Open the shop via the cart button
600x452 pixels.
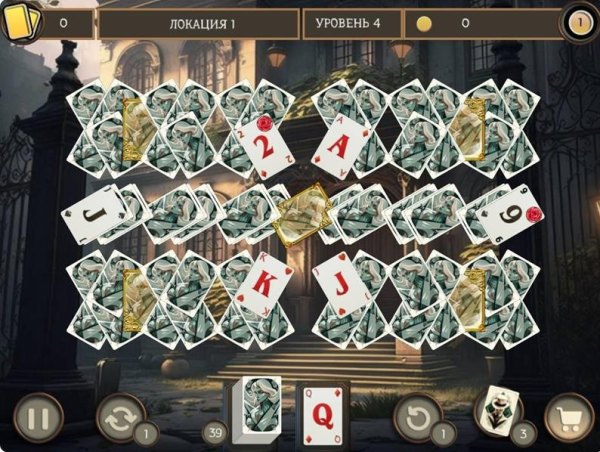pyautogui.click(x=569, y=417)
